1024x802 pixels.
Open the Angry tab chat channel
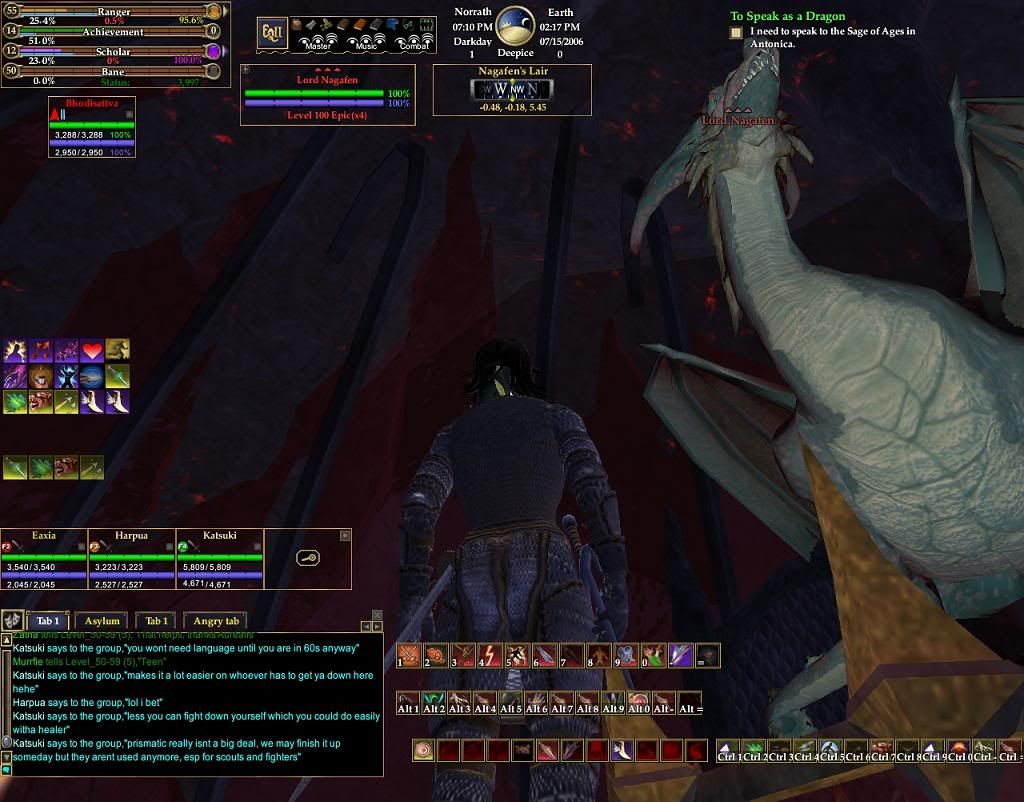pos(216,621)
